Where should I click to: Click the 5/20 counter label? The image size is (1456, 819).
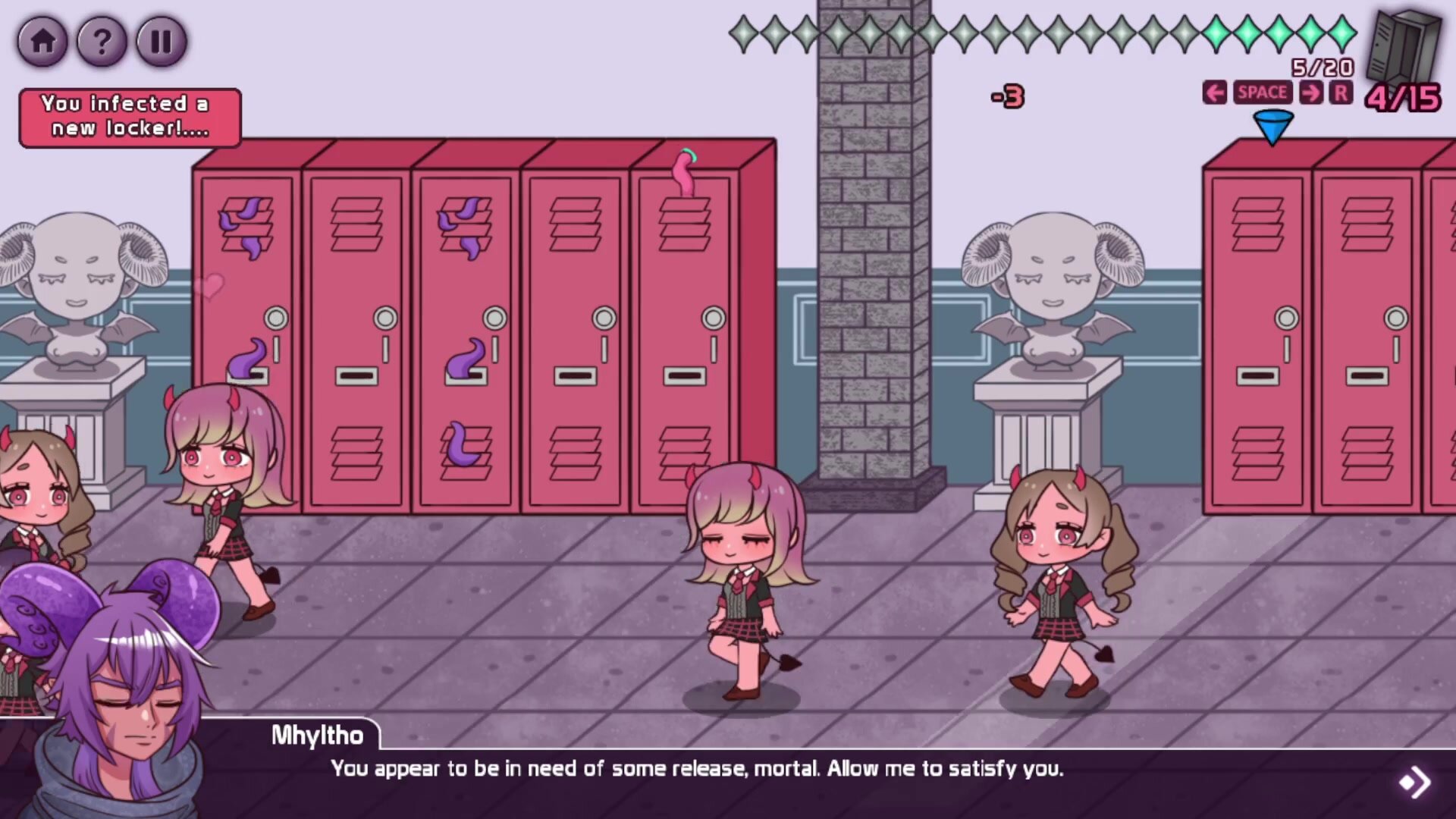tap(1319, 68)
